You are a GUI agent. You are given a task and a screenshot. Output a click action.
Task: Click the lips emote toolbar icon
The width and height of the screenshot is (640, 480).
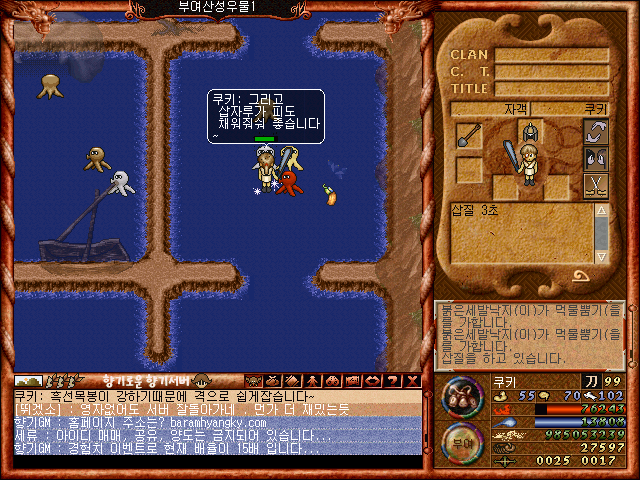tap(371, 380)
